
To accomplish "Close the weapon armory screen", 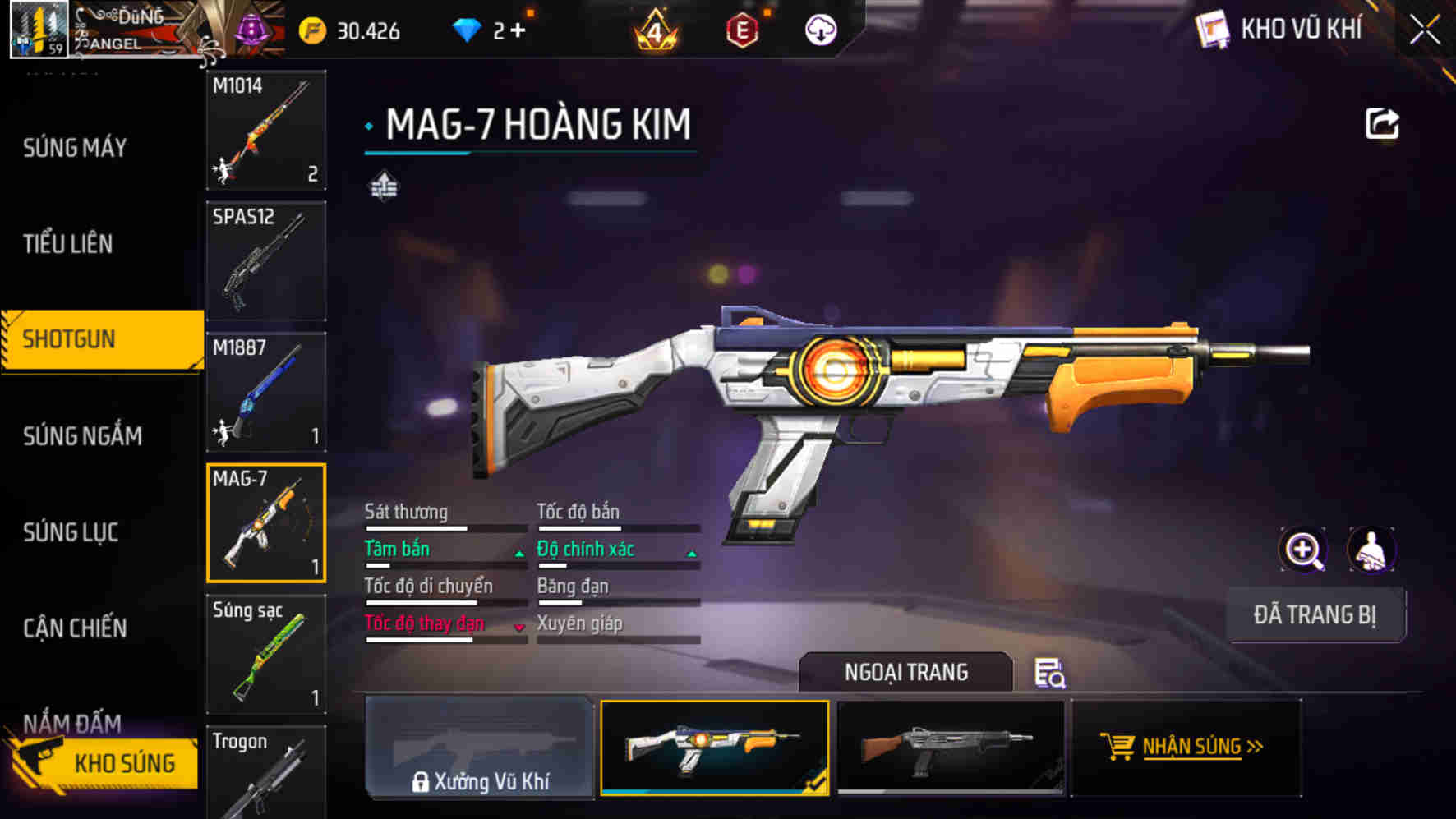I will pyautogui.click(x=1425, y=31).
